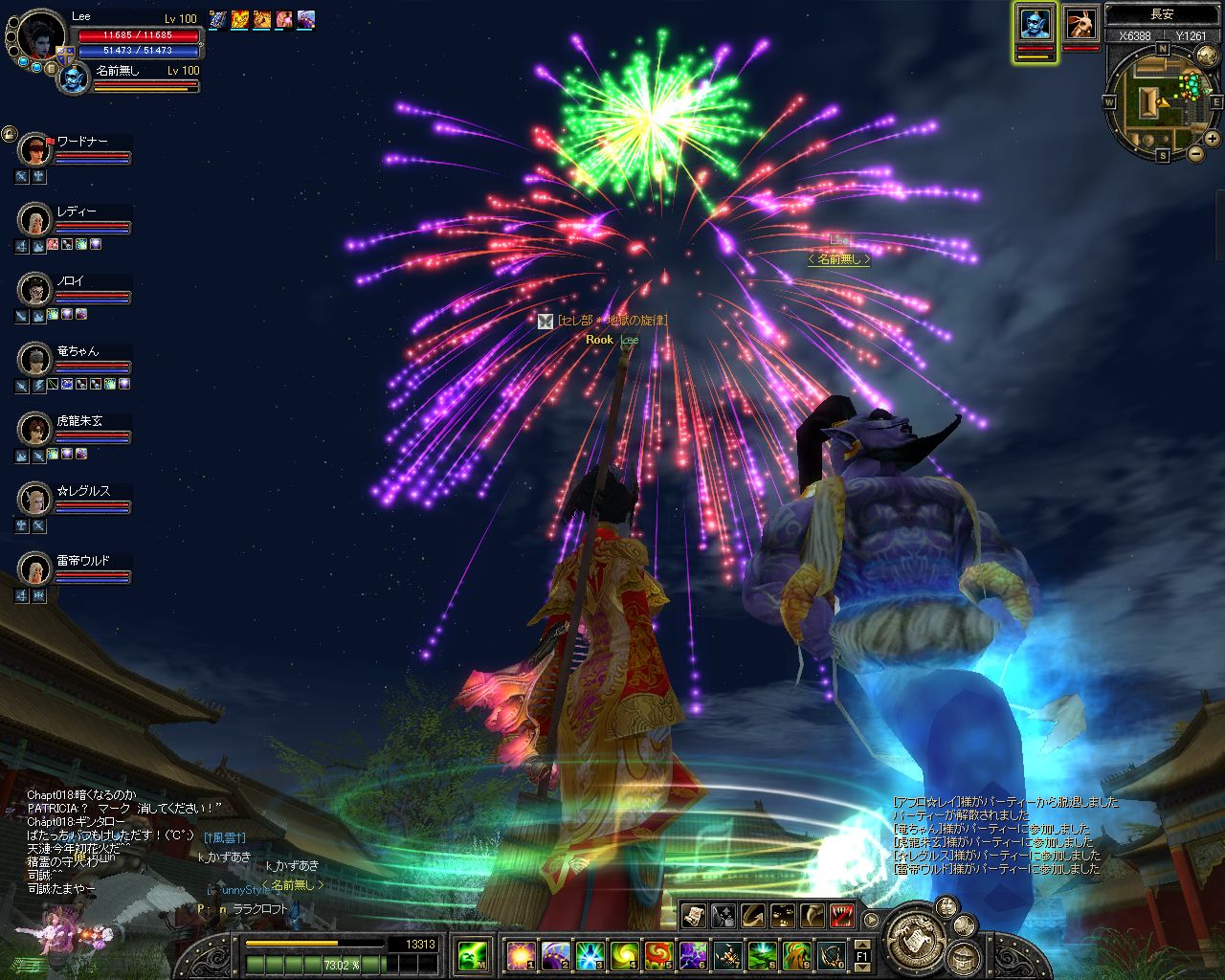Activate the bow skill in slot 0
1225x980 pixels.
tap(830, 954)
